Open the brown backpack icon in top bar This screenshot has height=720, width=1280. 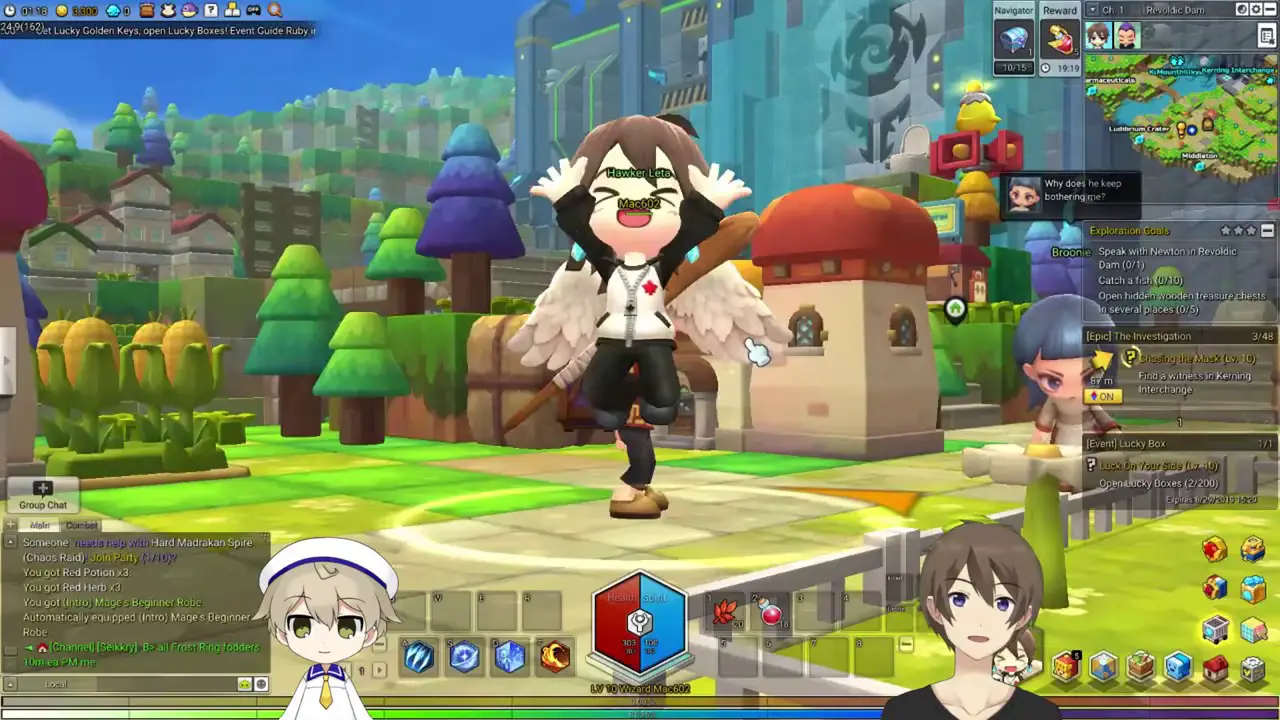tap(147, 11)
